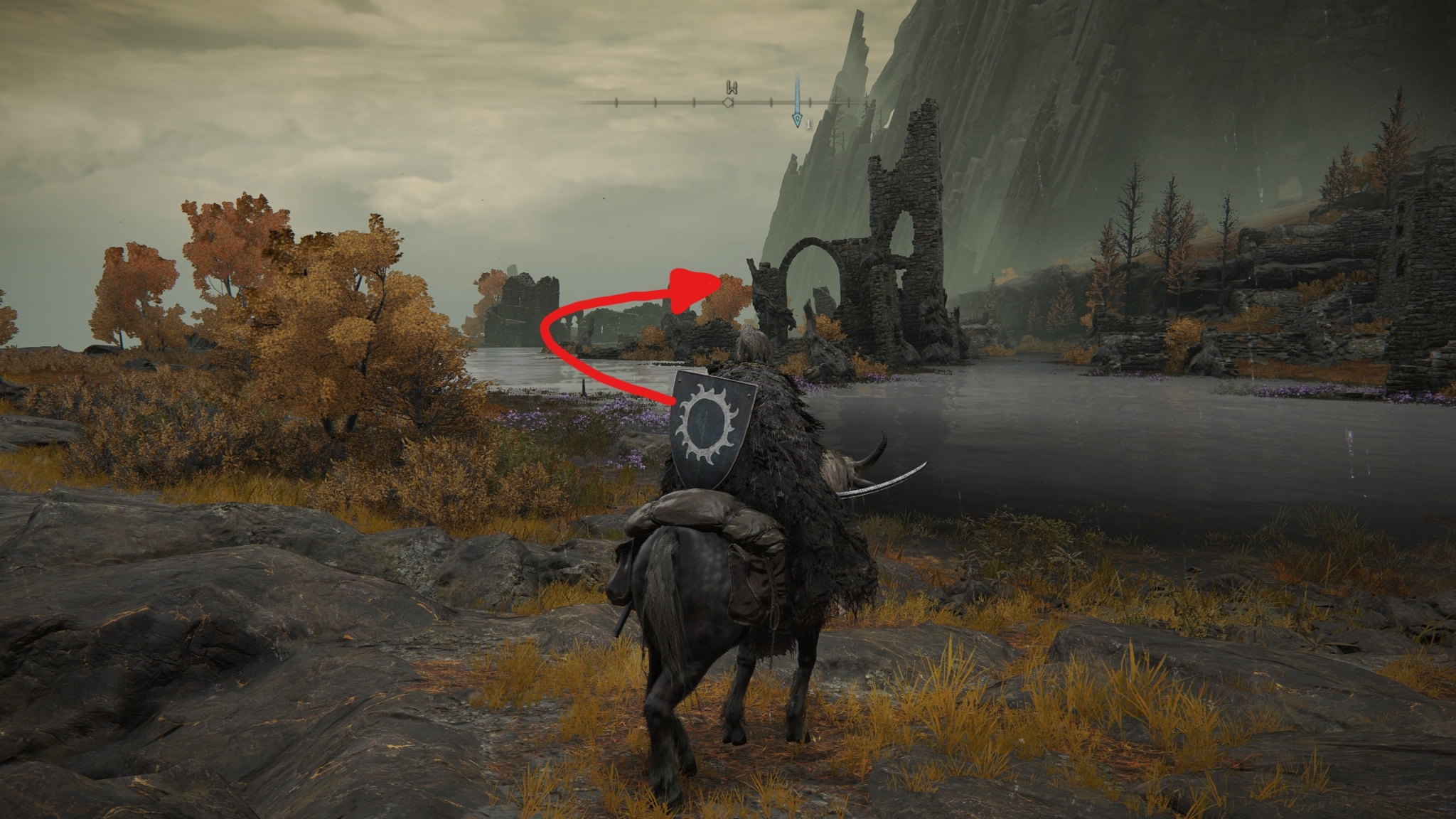Toggle the leftmost tick mark on the compass bar
The height and width of the screenshot is (819, 1456).
click(616, 102)
